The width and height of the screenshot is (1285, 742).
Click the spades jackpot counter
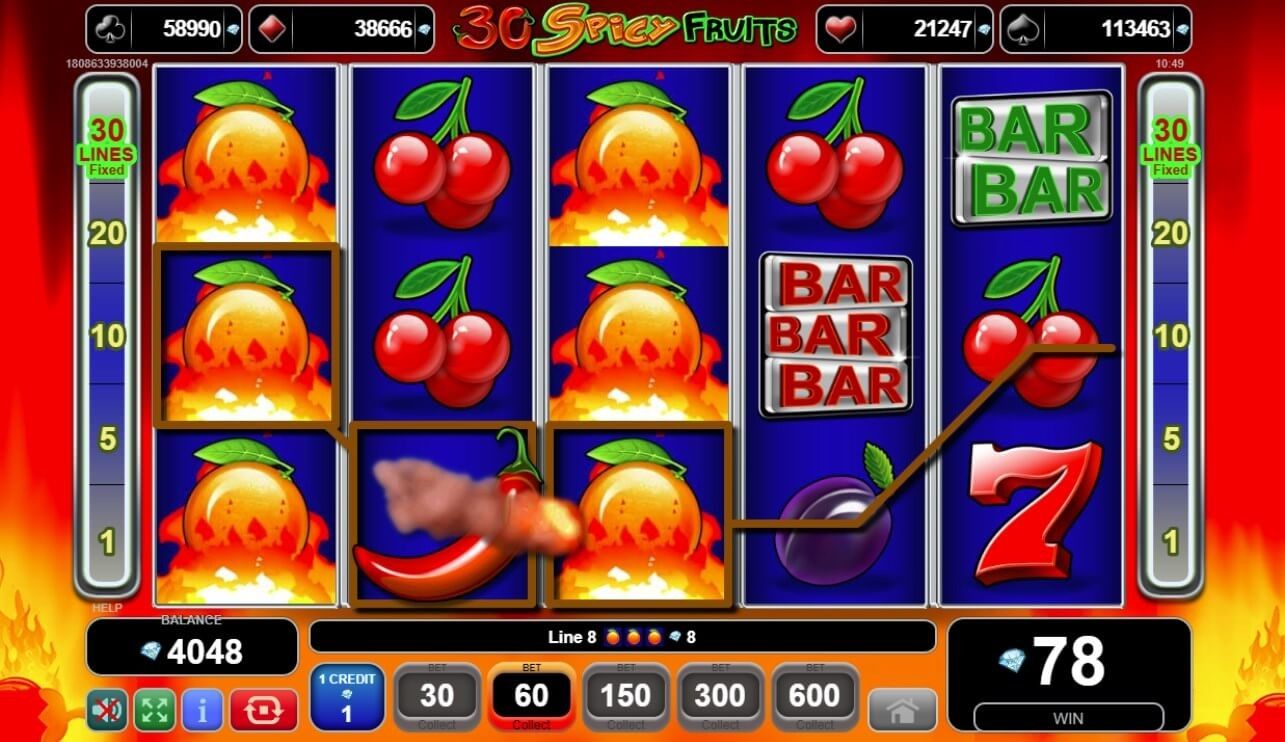point(1099,28)
